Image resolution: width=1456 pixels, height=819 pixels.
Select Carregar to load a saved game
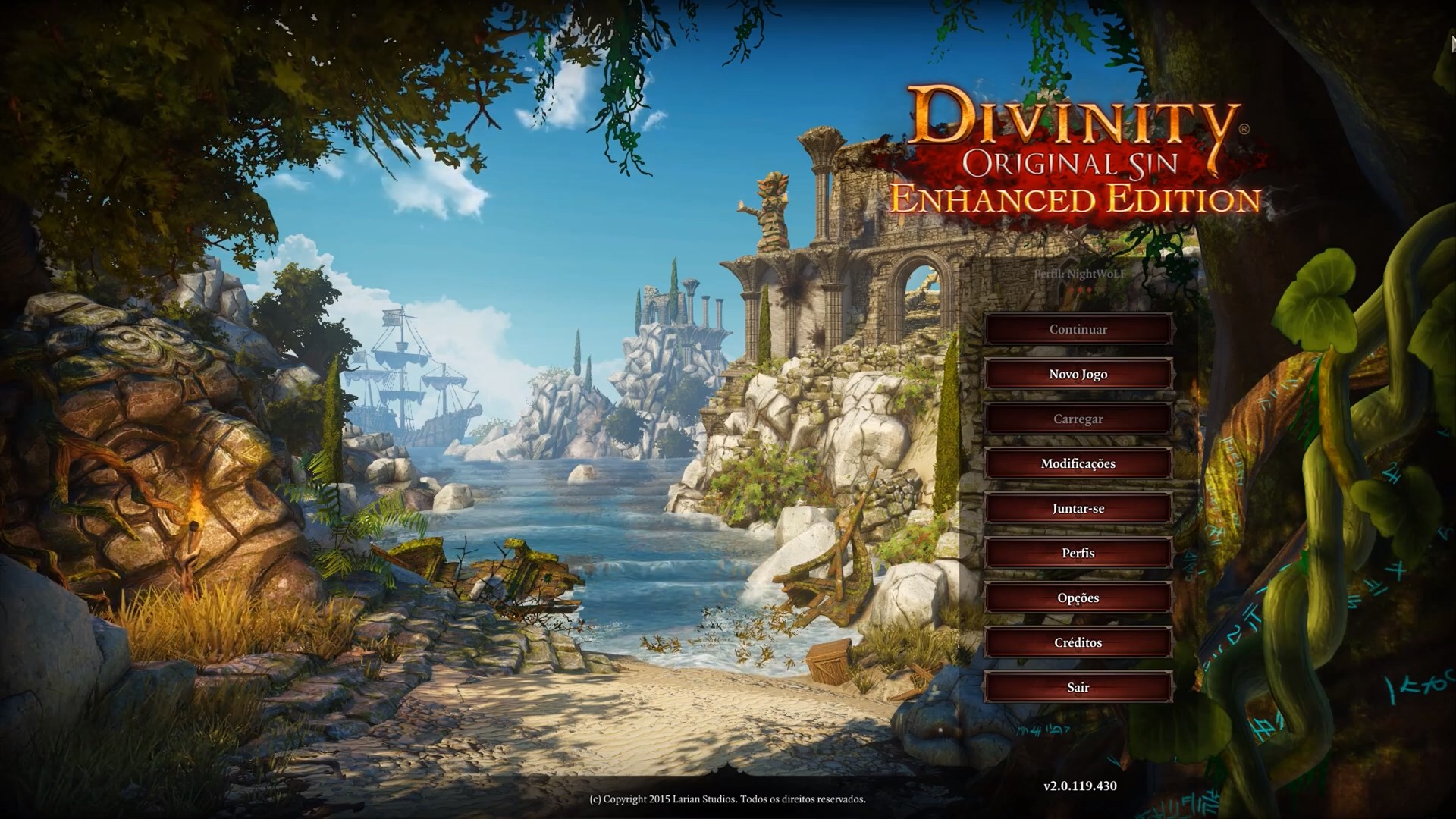click(x=1078, y=419)
